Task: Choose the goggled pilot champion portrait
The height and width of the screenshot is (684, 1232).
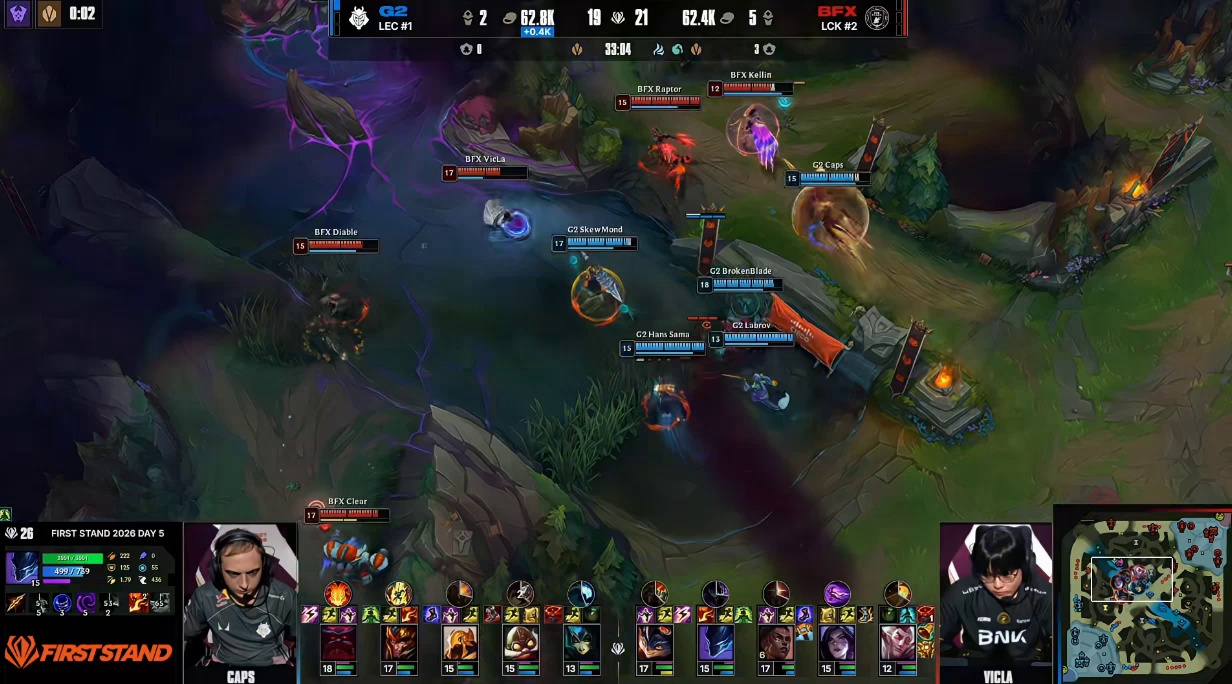Action: click(x=520, y=643)
